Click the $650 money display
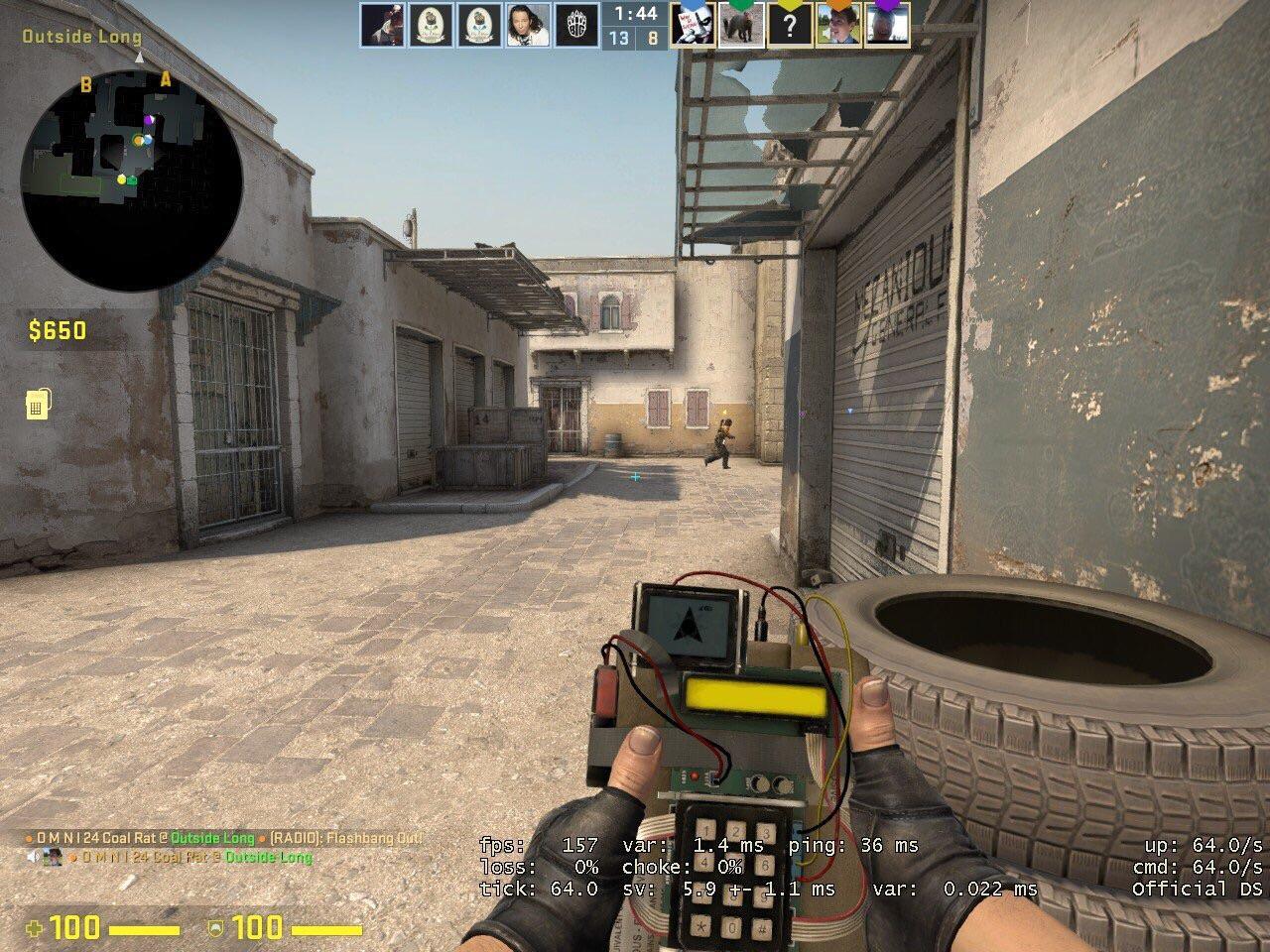Image resolution: width=1270 pixels, height=952 pixels. coord(58,331)
